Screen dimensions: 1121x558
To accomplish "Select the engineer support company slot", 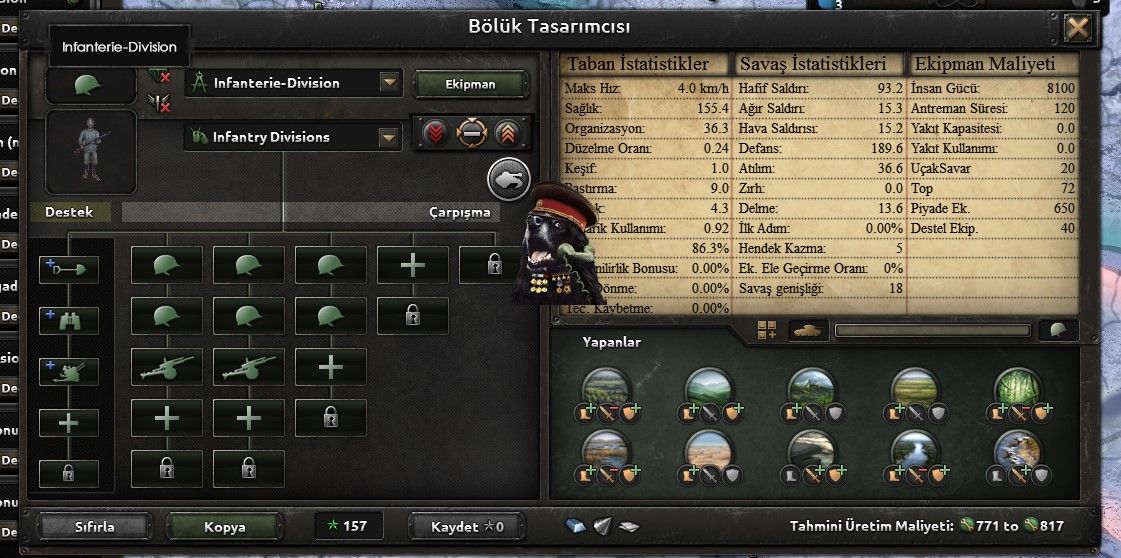I will [69, 267].
